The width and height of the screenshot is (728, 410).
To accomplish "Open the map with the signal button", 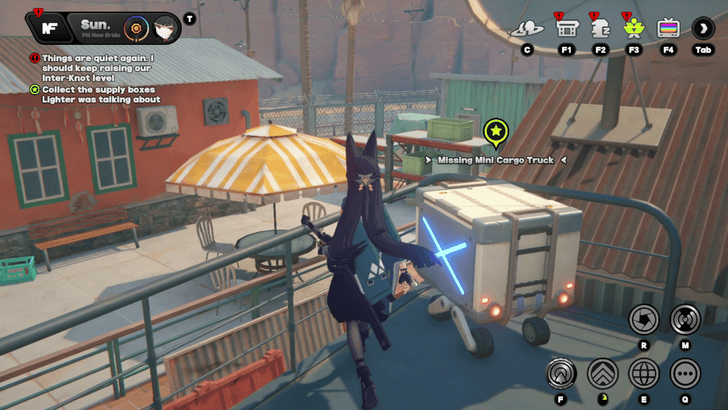I will point(685,319).
